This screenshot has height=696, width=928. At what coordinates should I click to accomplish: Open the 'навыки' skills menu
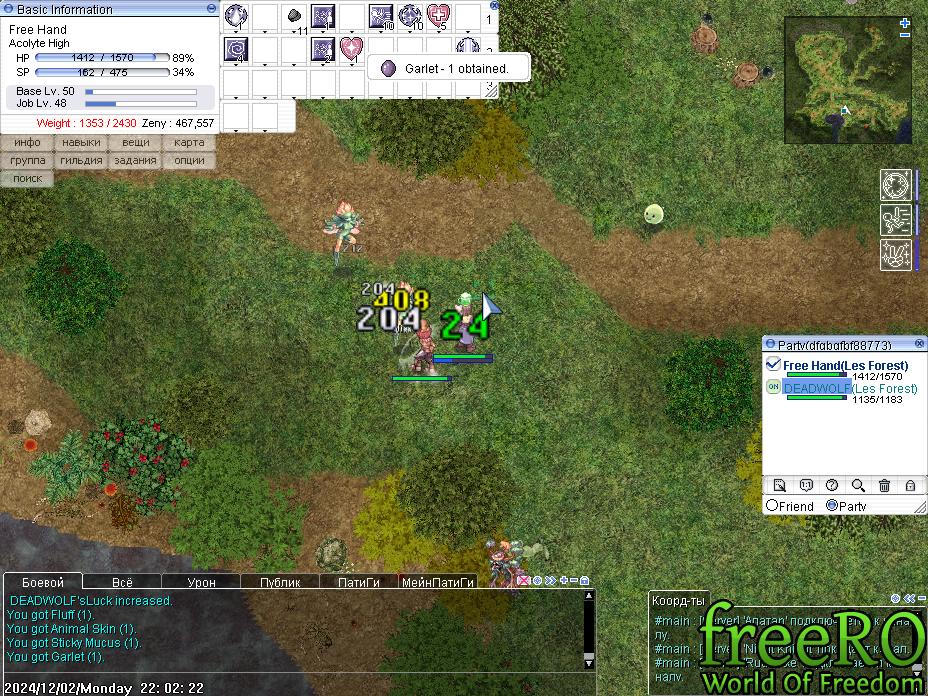[81, 143]
